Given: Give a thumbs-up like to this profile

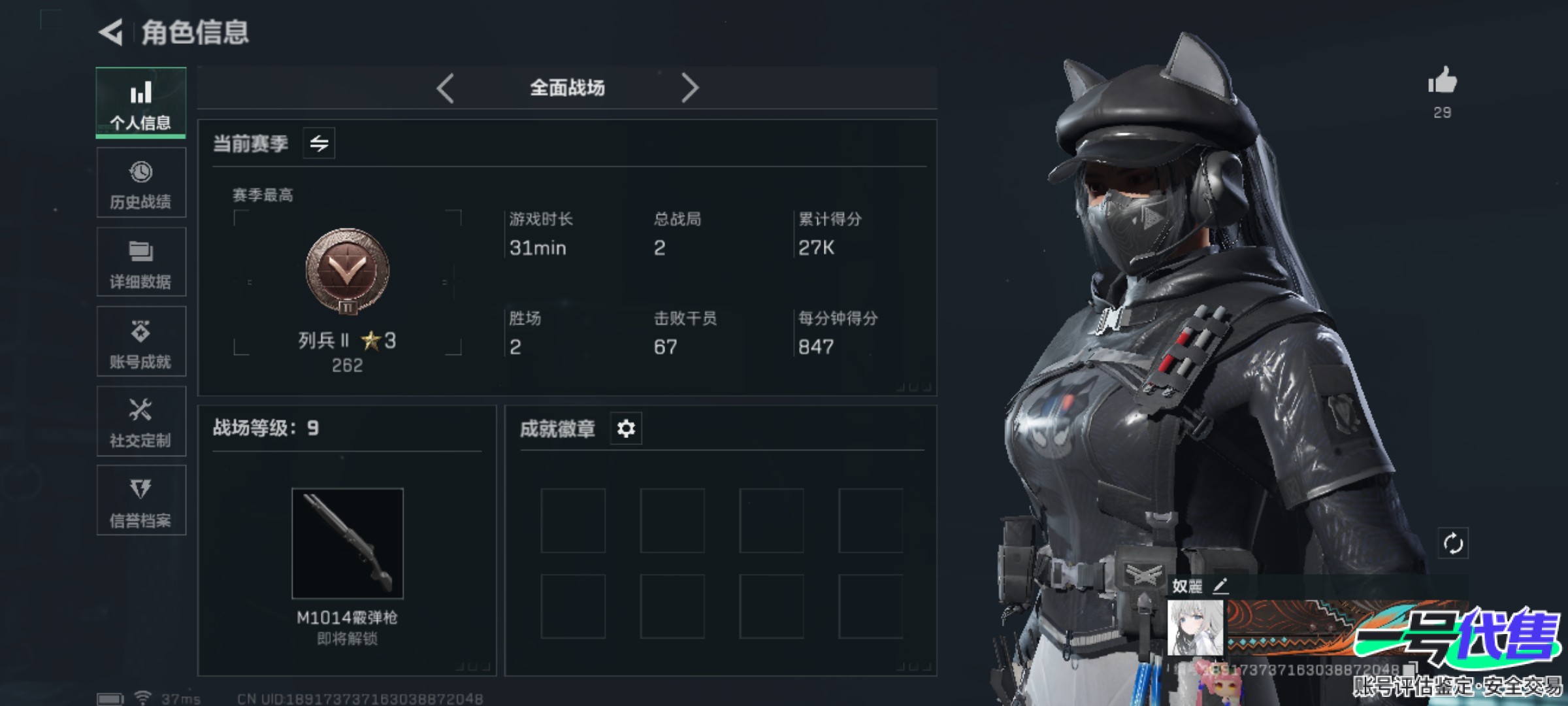Looking at the screenshot, I should click(x=1443, y=82).
